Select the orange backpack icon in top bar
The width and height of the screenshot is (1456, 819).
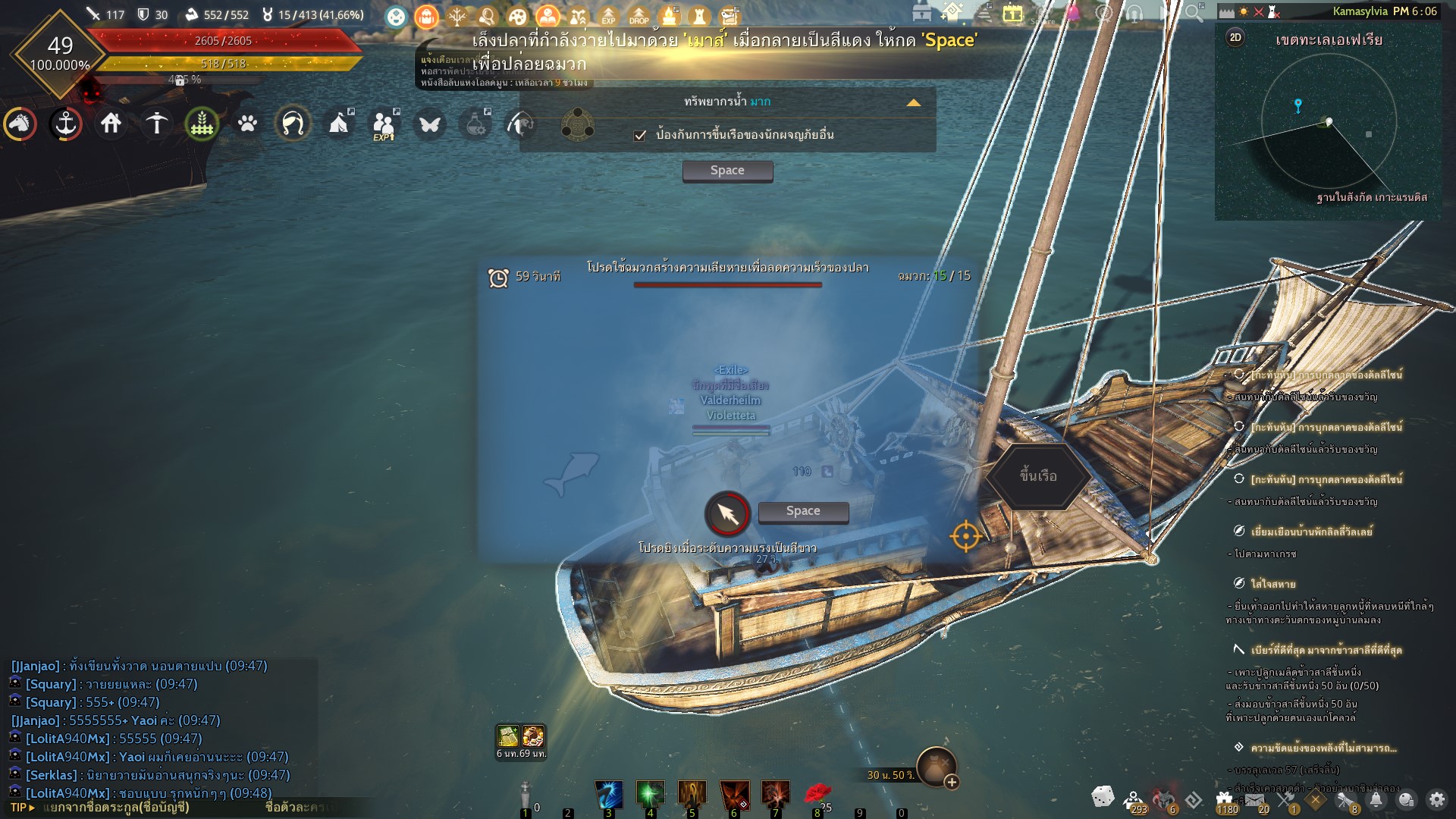[x=426, y=16]
